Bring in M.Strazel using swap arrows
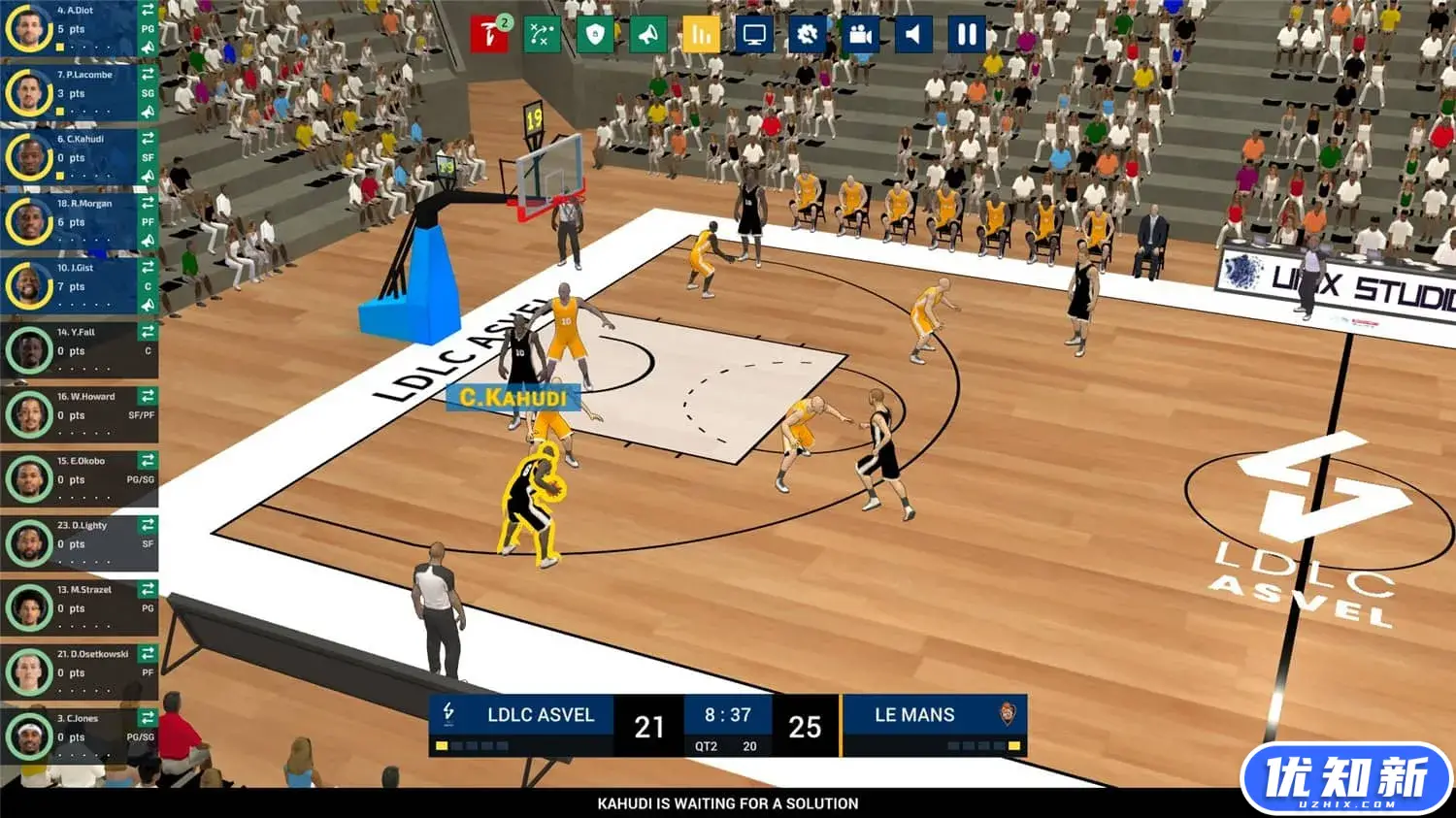 [x=148, y=589]
